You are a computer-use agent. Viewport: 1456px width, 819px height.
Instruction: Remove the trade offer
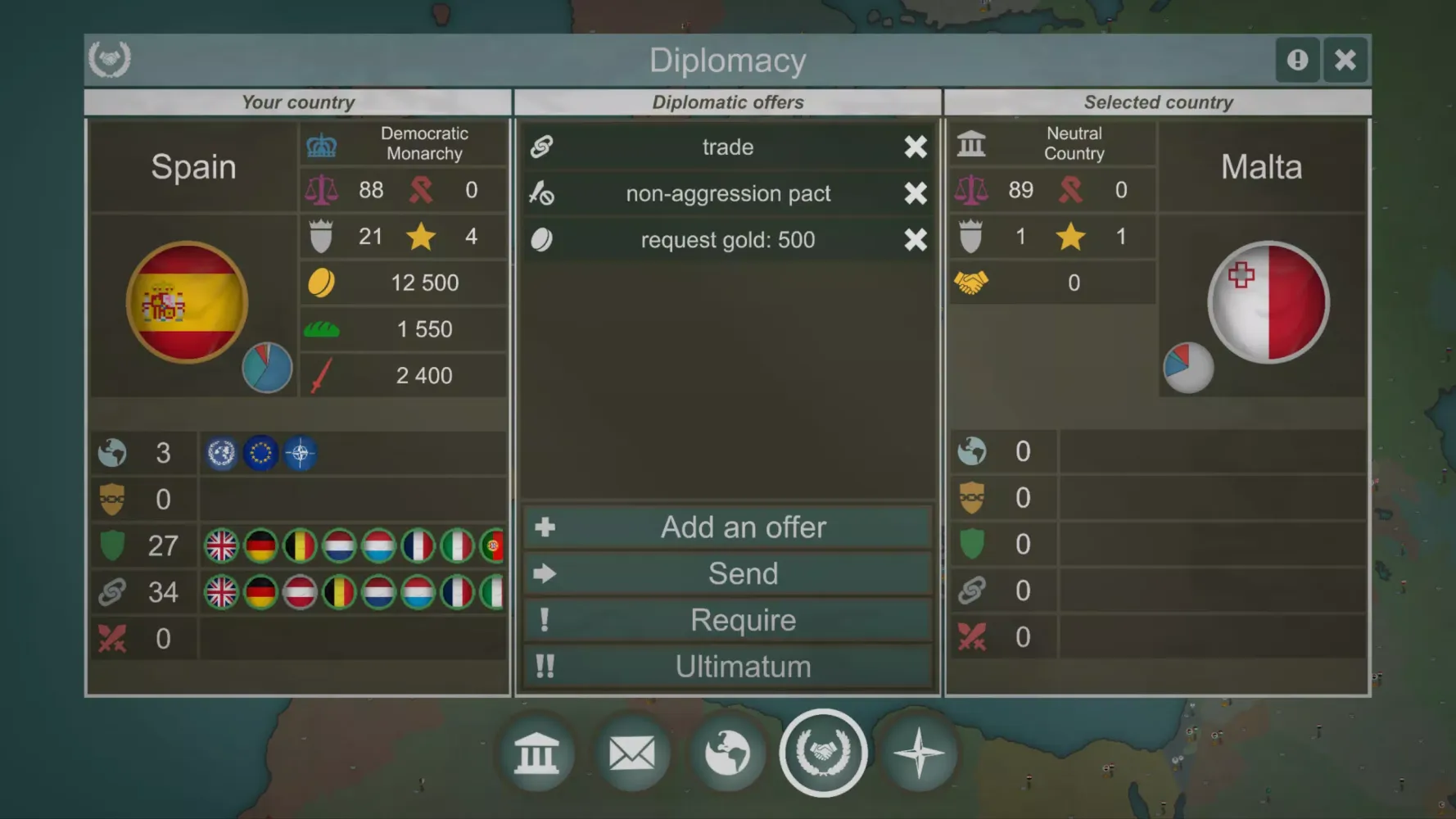click(916, 147)
